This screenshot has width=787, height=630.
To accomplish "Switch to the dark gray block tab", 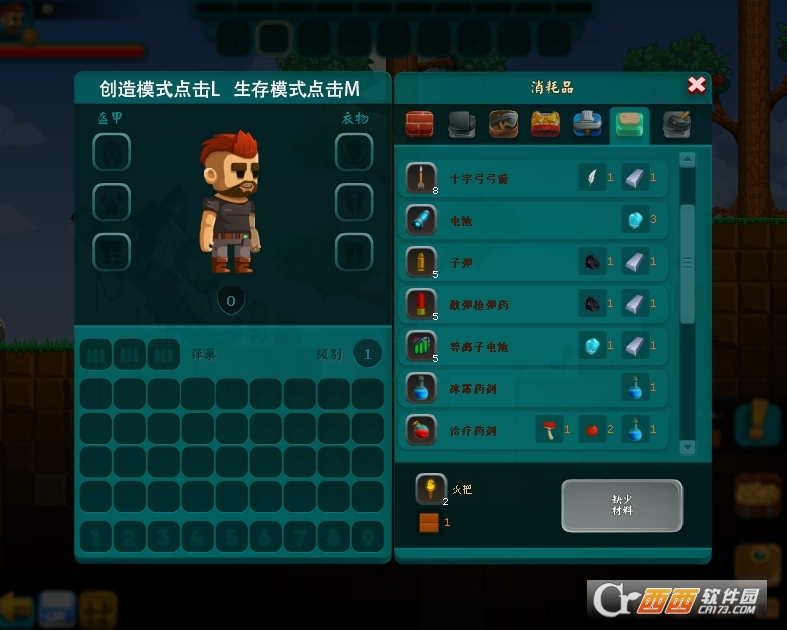I will click(461, 124).
